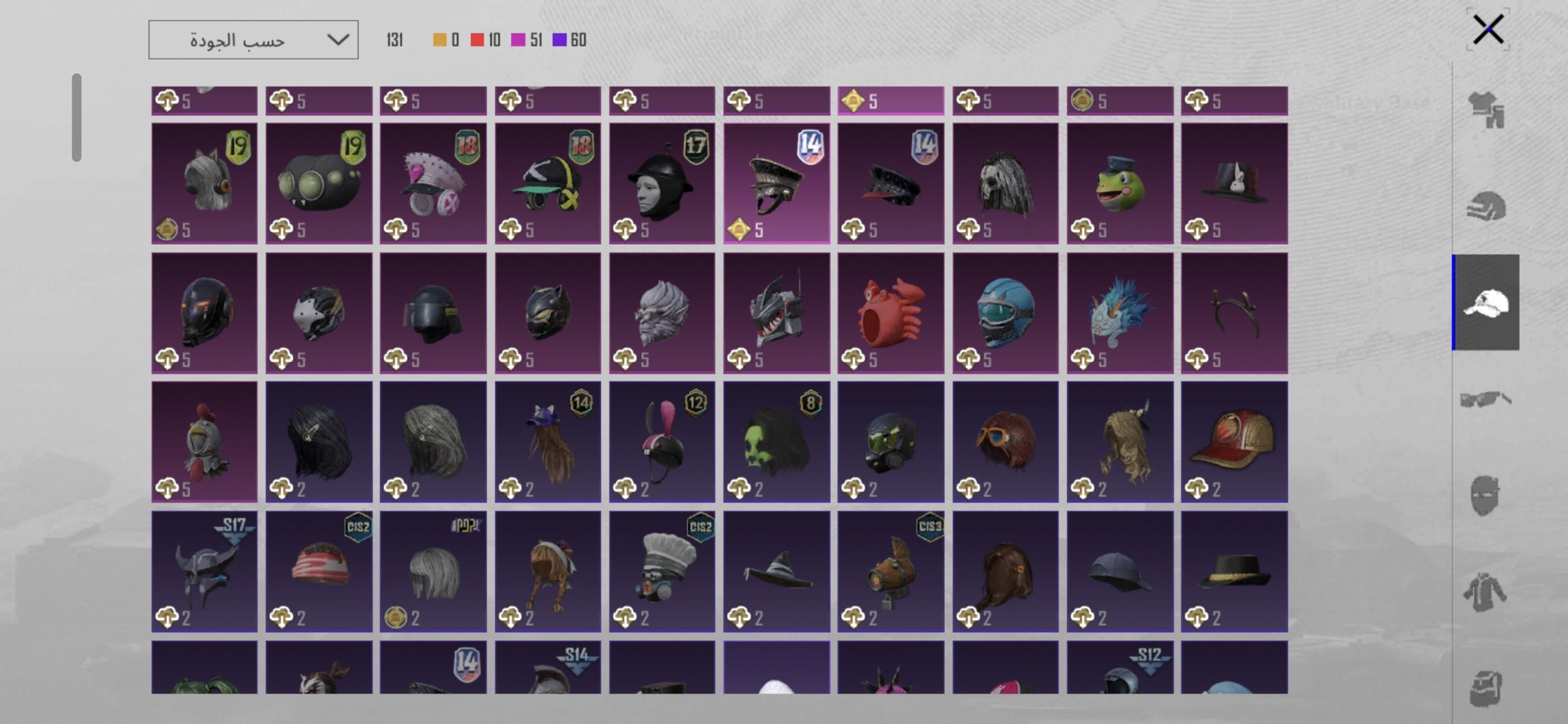
Task: Select the top hat with white bunny
Action: coord(1234,183)
